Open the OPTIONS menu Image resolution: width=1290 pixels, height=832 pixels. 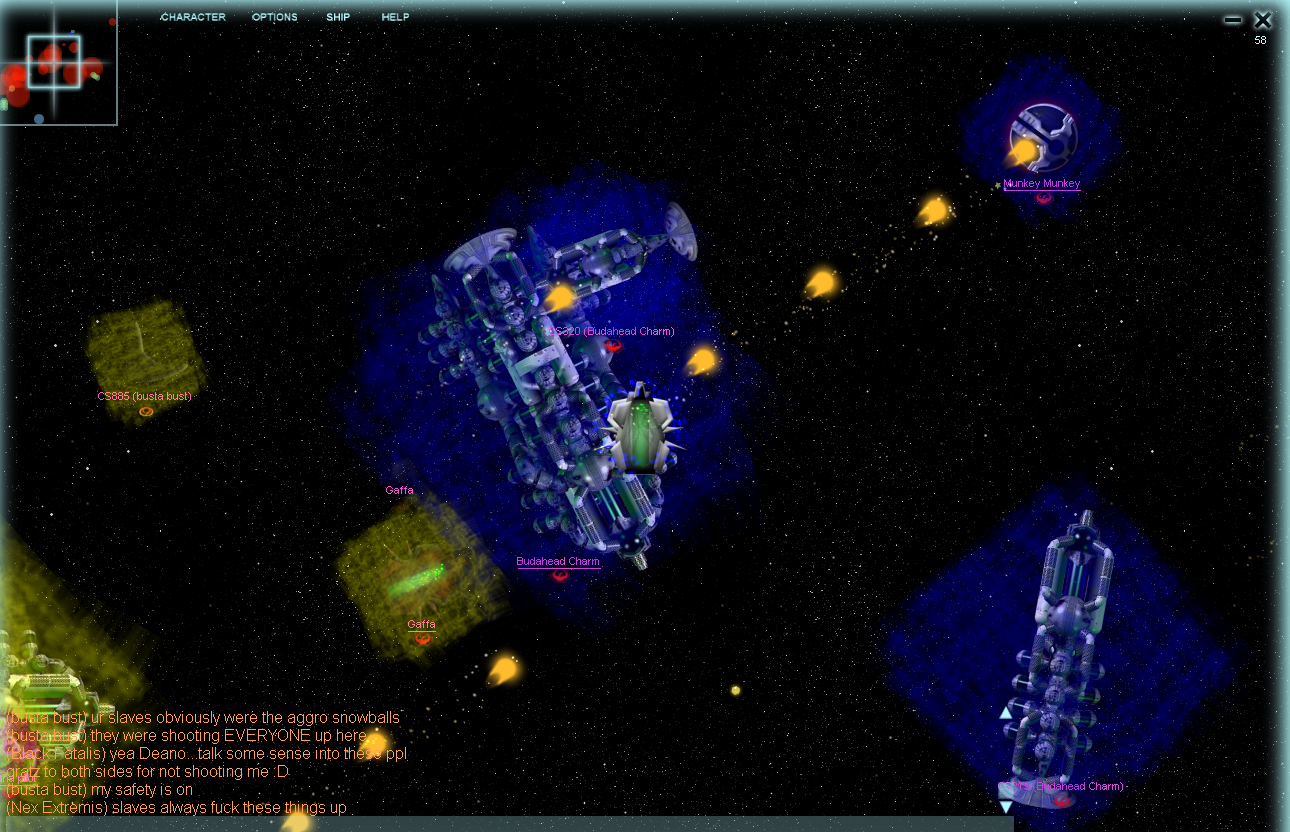(x=274, y=17)
